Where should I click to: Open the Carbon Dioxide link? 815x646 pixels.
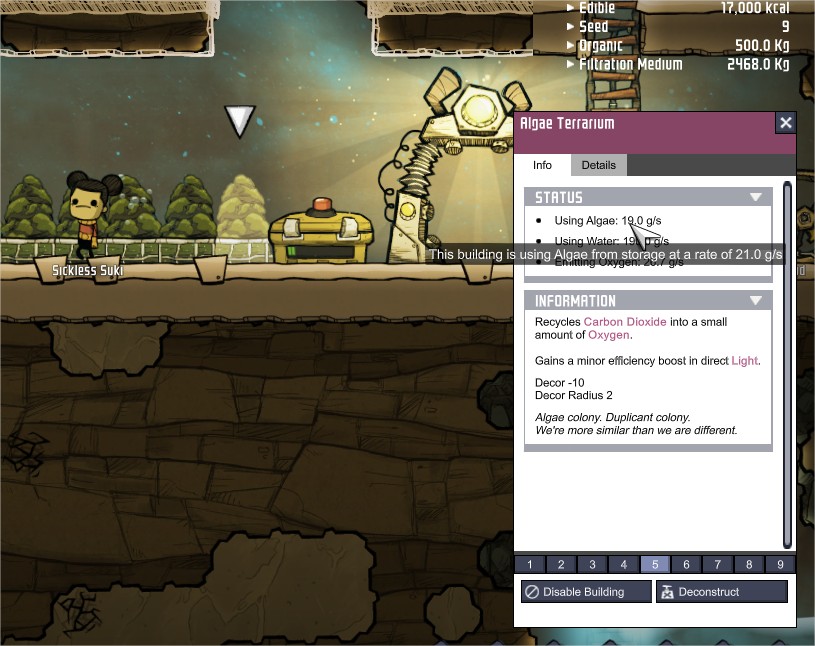point(625,322)
